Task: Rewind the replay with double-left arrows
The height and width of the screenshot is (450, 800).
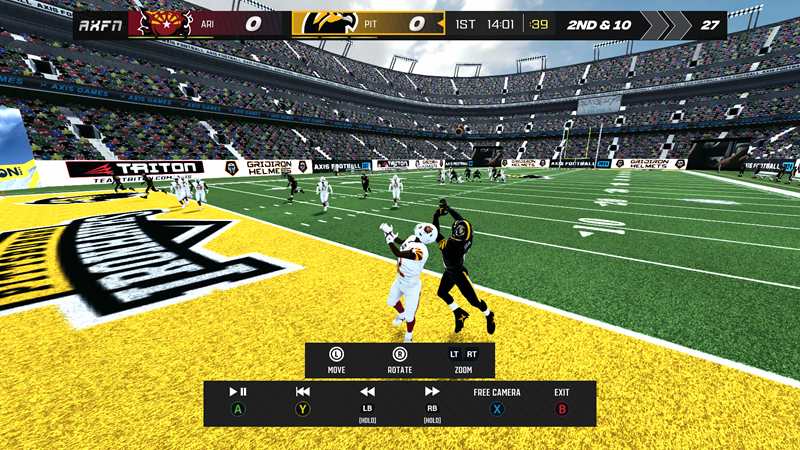Action: 367,392
